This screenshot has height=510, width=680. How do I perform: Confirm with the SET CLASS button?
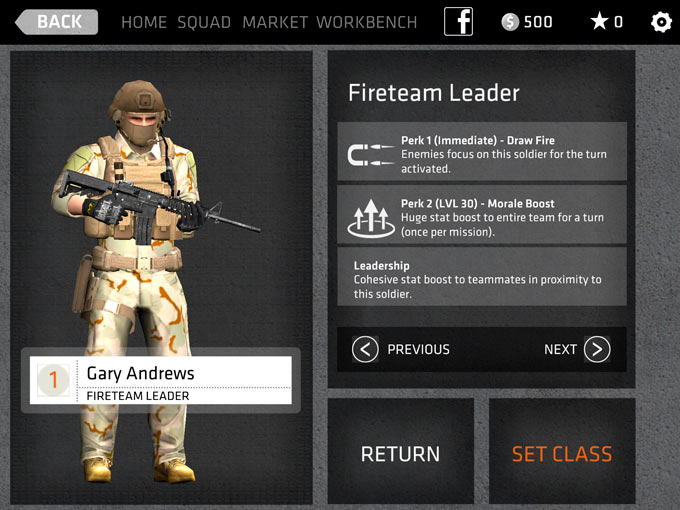[x=561, y=453]
